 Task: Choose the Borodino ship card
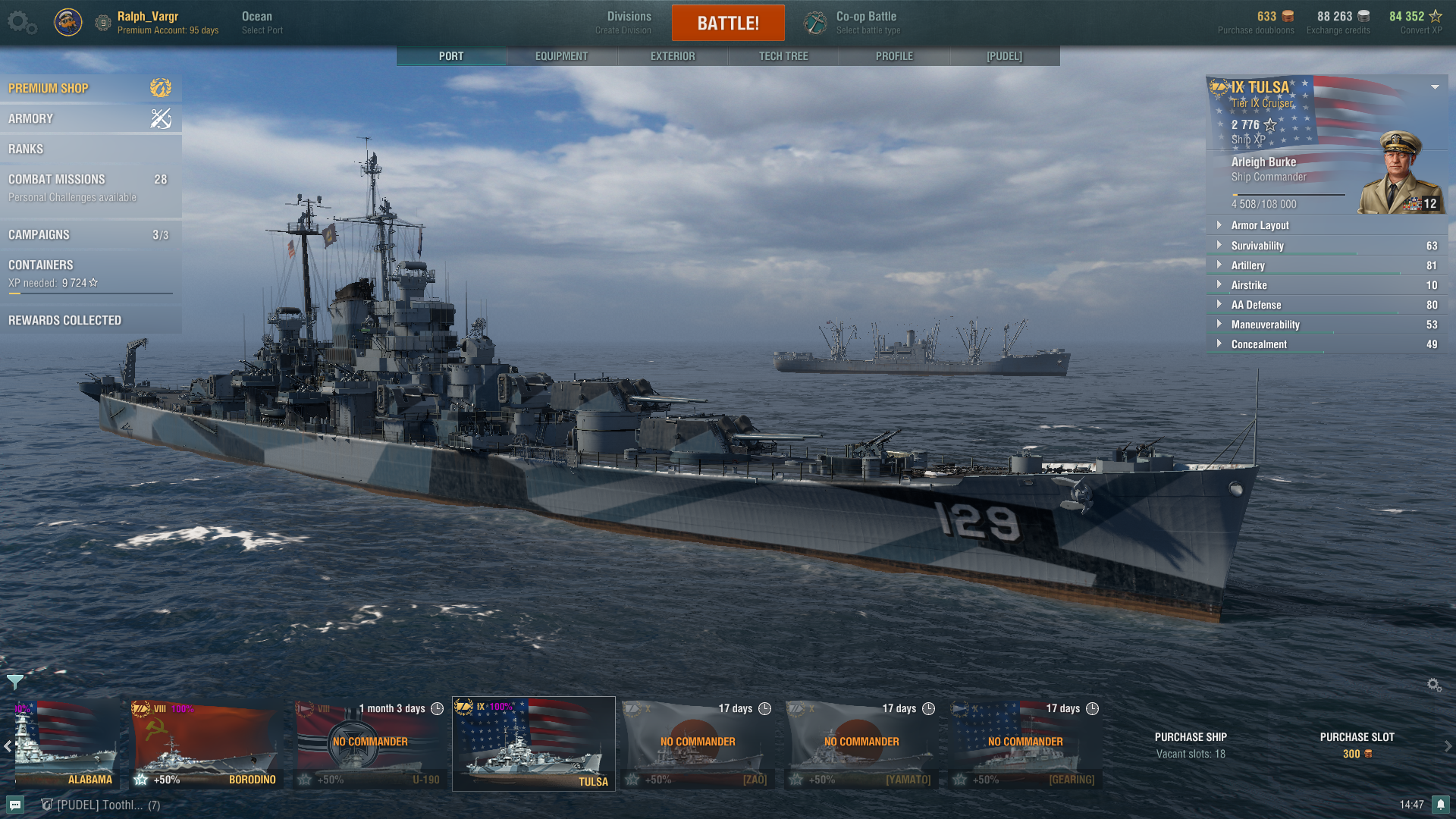tap(205, 745)
